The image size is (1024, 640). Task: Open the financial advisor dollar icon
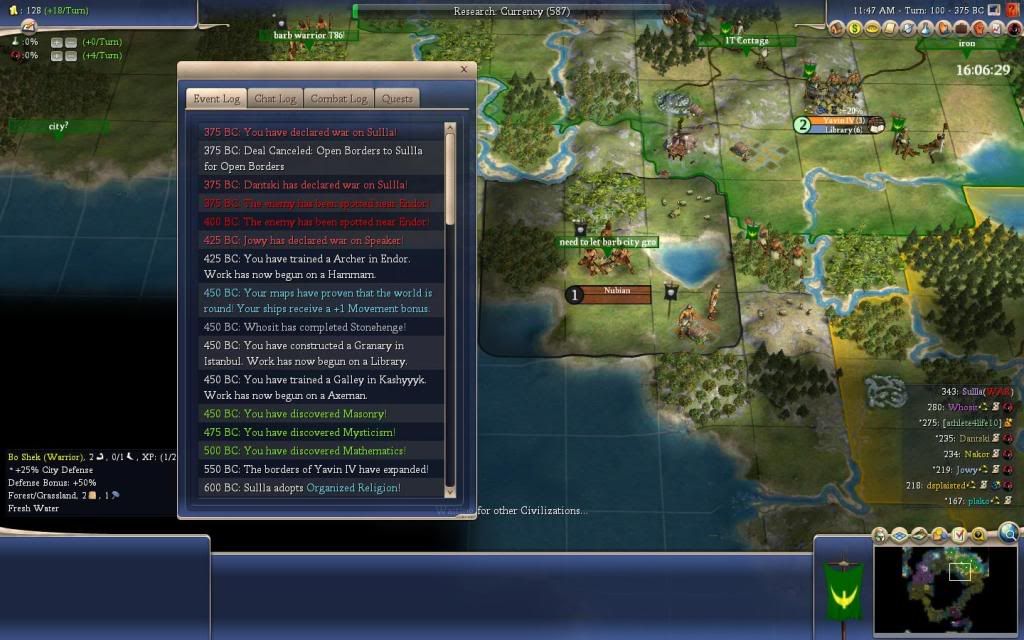(x=855, y=28)
